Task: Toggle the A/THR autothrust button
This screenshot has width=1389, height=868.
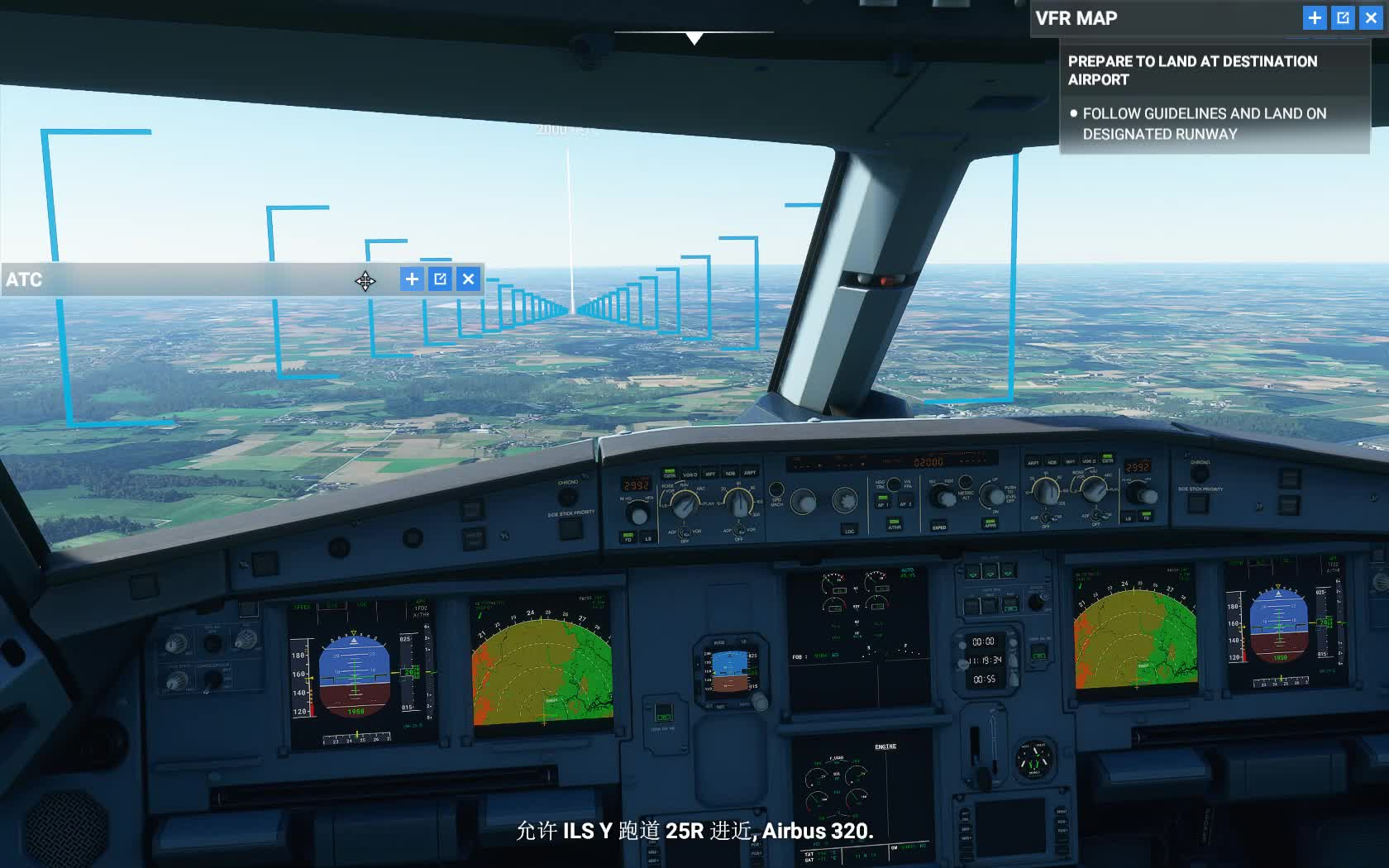Action: [x=895, y=524]
